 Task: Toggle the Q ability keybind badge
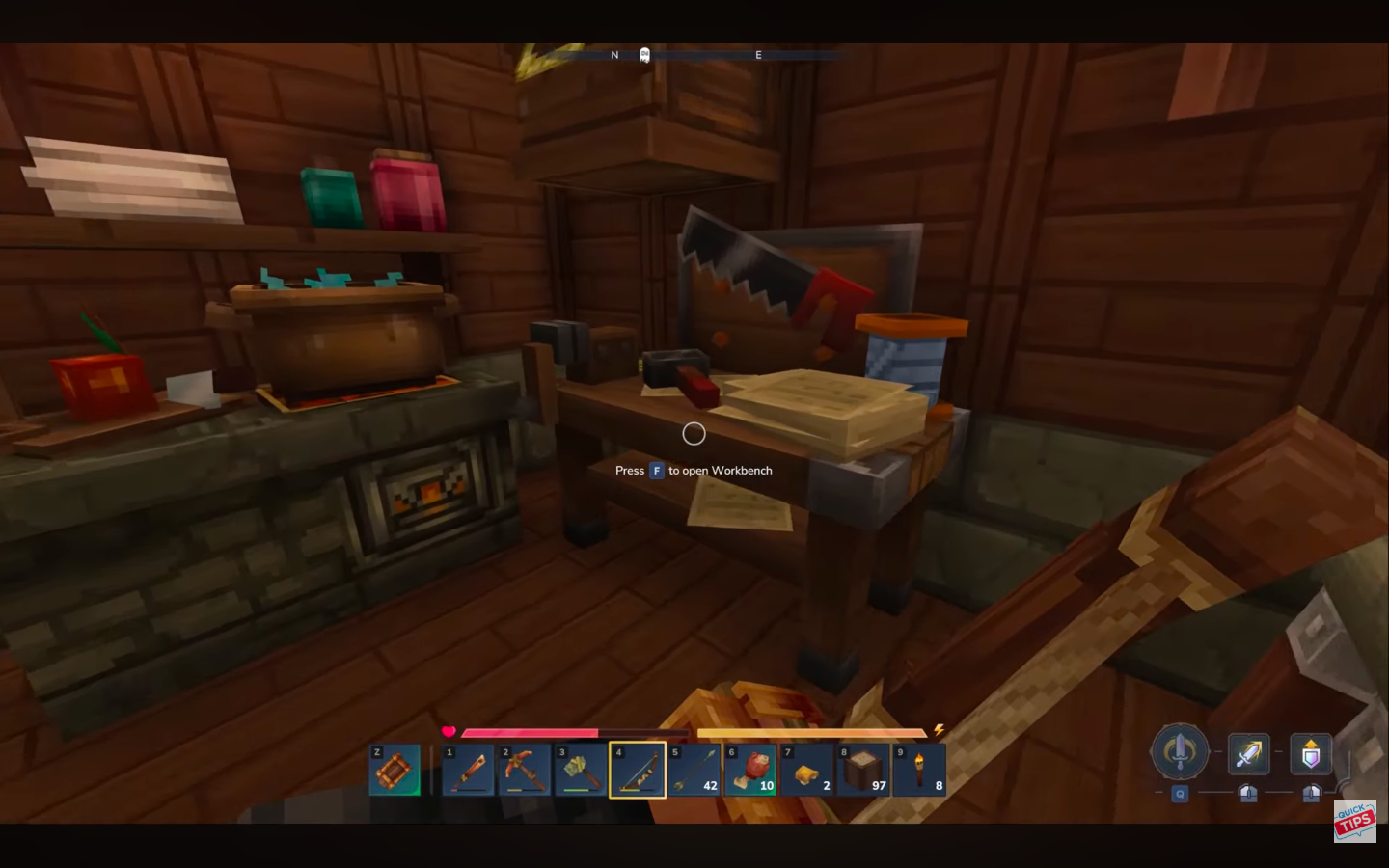tap(1178, 795)
